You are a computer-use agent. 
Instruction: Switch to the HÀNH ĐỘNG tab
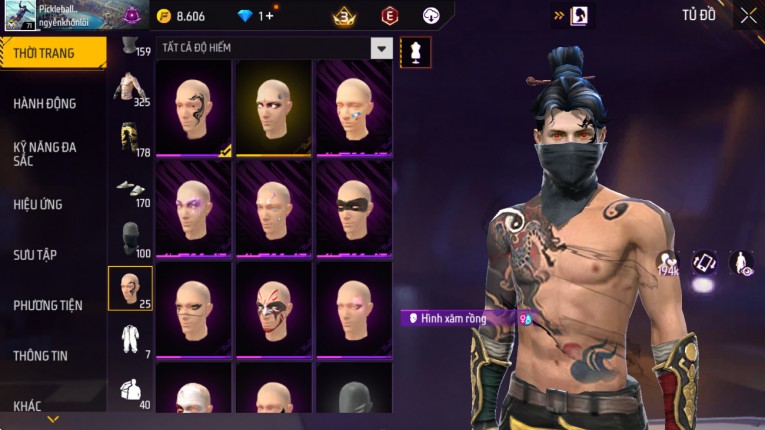(45, 103)
